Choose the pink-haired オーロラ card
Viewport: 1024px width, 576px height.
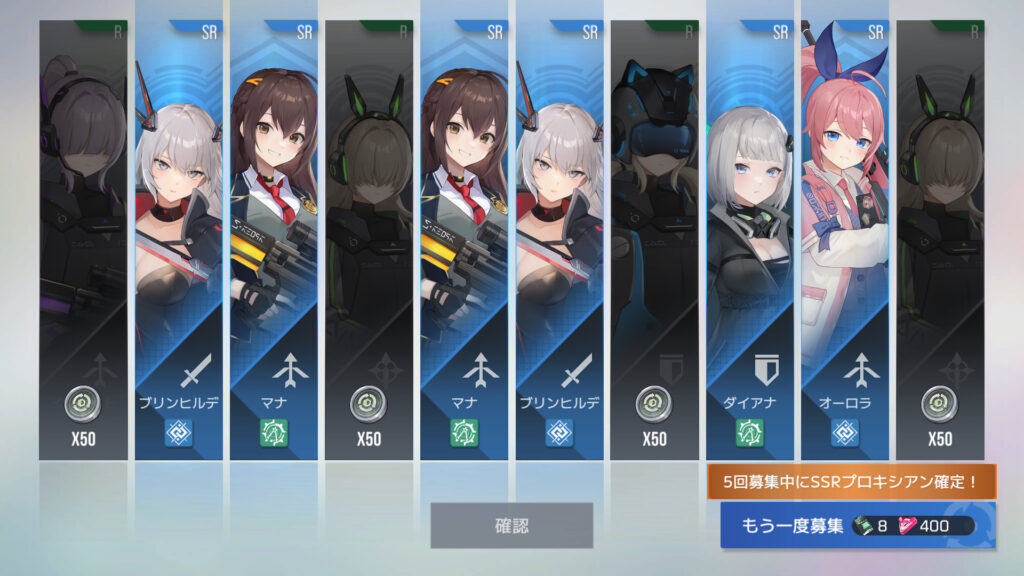point(845,240)
